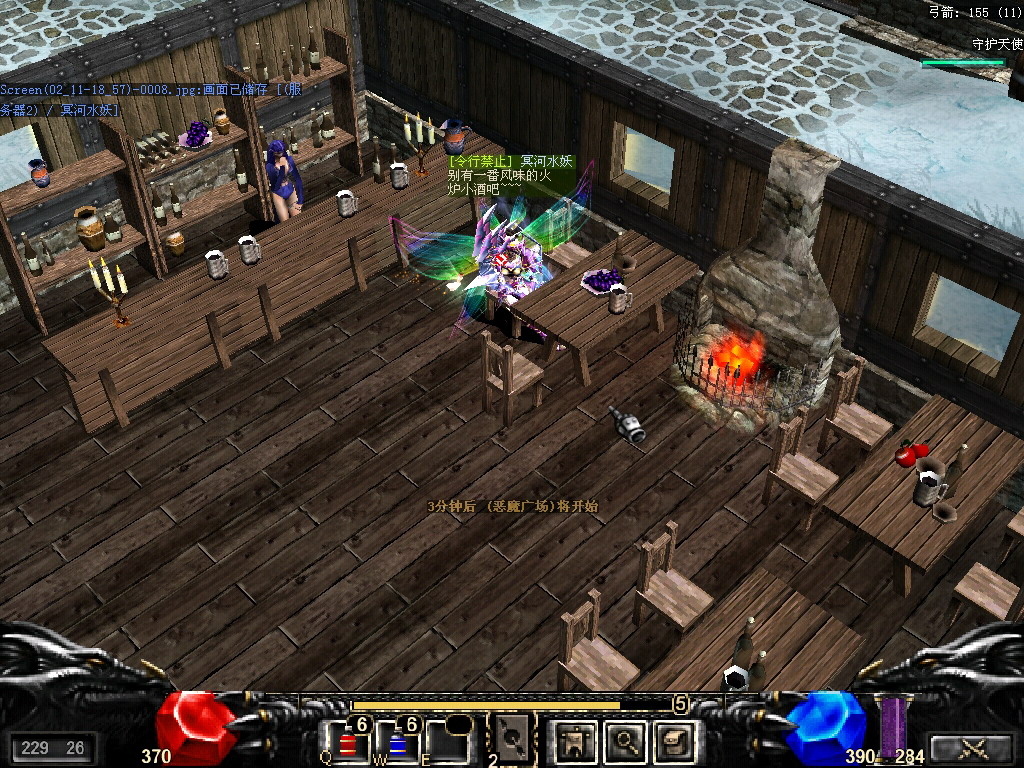Use the red health potion slot

point(349,742)
